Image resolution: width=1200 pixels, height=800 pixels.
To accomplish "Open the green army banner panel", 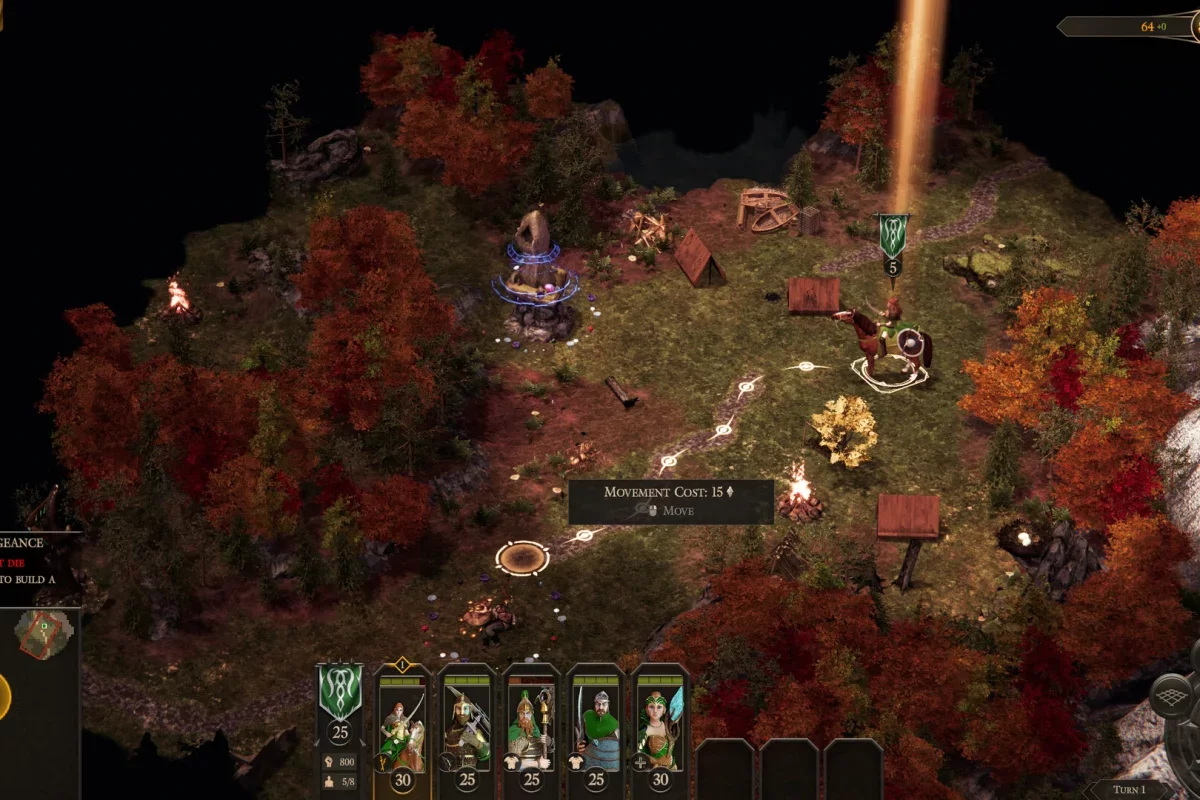I will pos(340,692).
